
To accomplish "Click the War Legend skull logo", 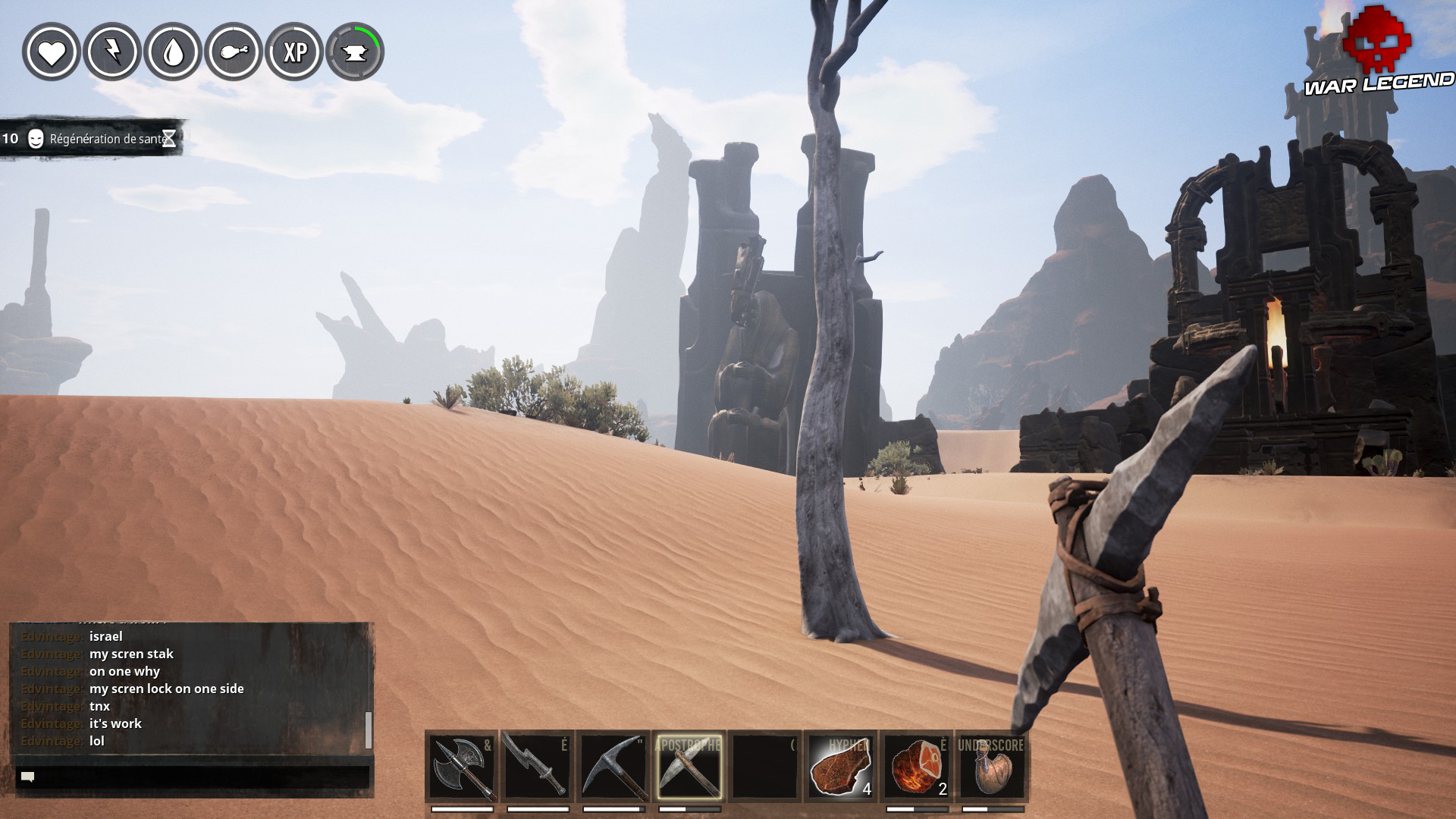I will 1378,39.
